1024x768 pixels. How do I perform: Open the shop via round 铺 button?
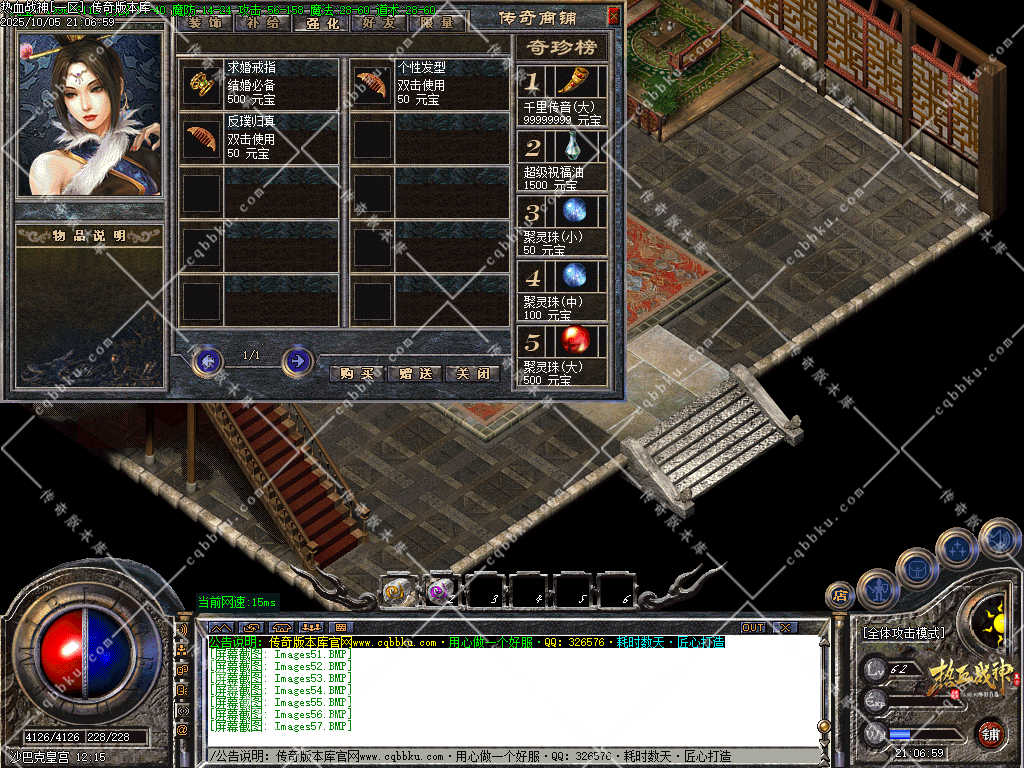tap(990, 733)
